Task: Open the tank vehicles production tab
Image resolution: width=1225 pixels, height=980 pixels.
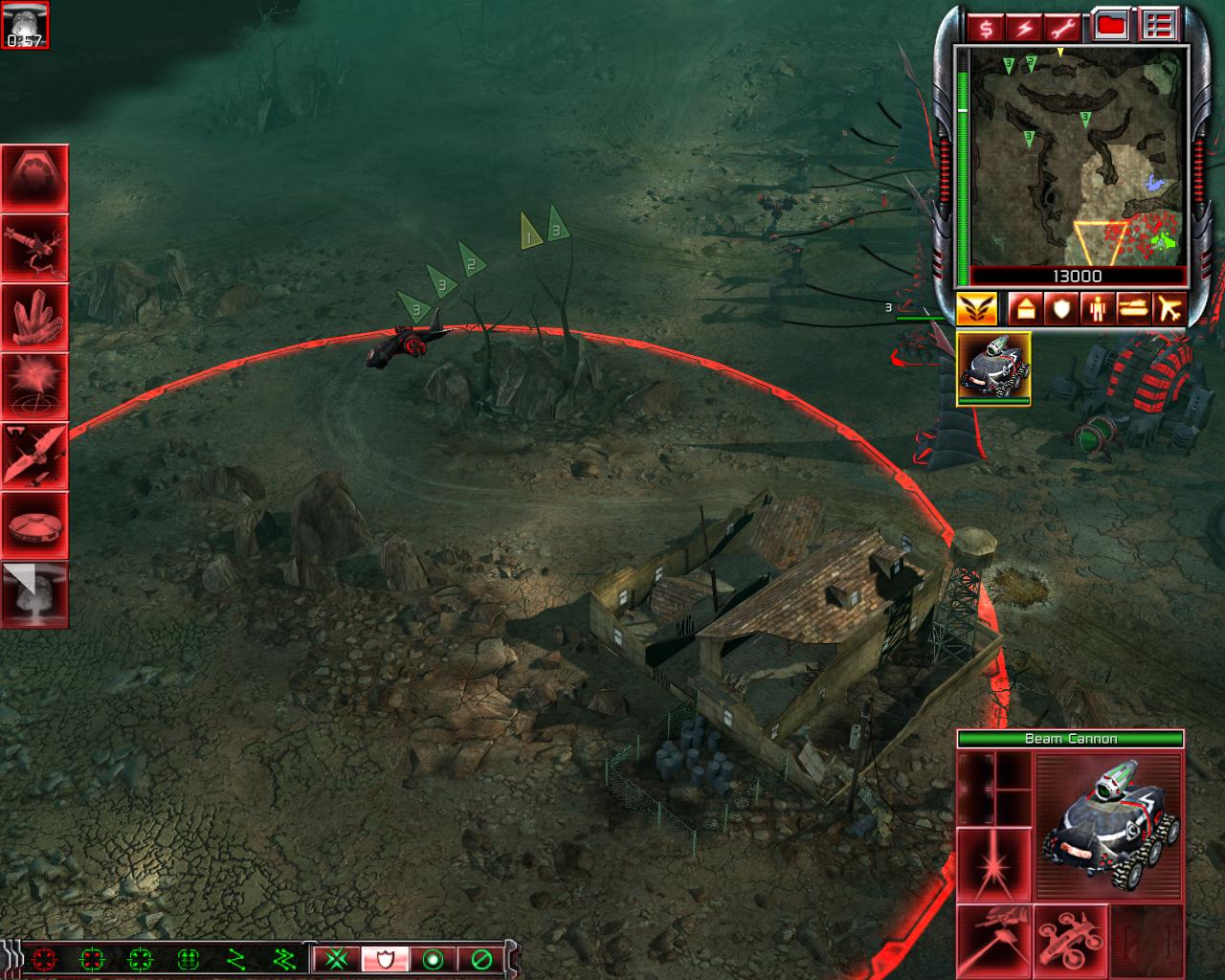Action: point(1133,309)
